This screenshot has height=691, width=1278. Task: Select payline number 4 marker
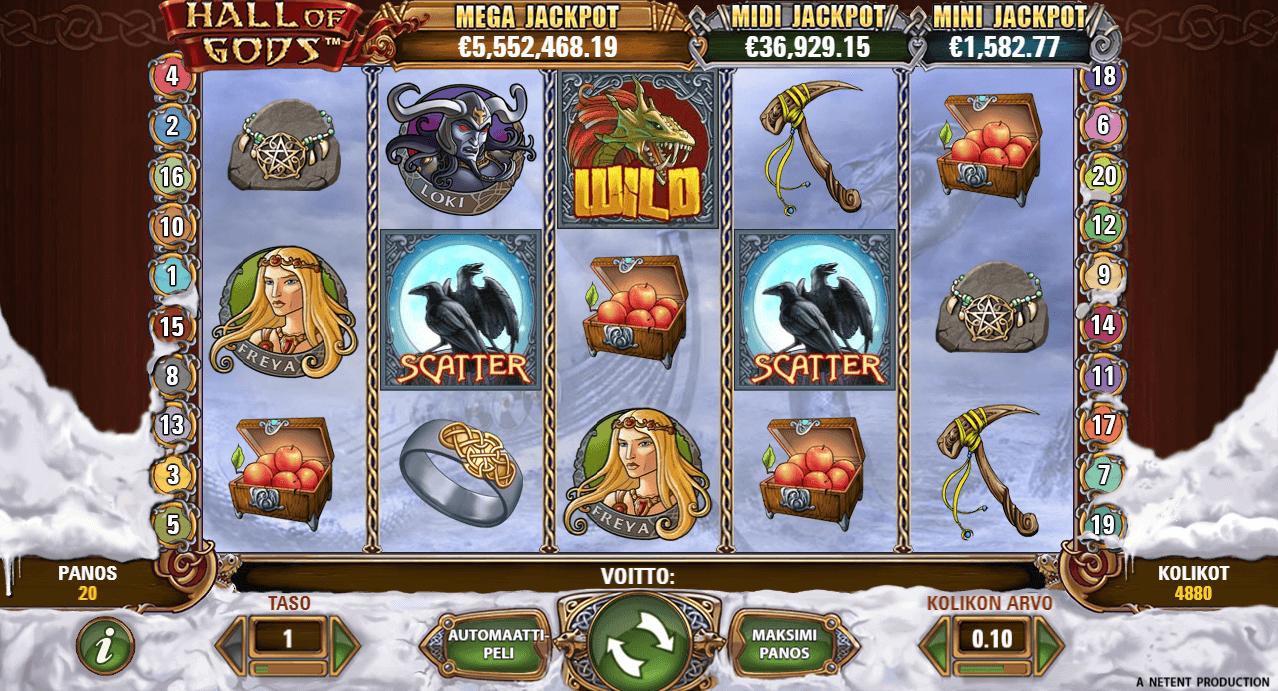click(x=172, y=76)
